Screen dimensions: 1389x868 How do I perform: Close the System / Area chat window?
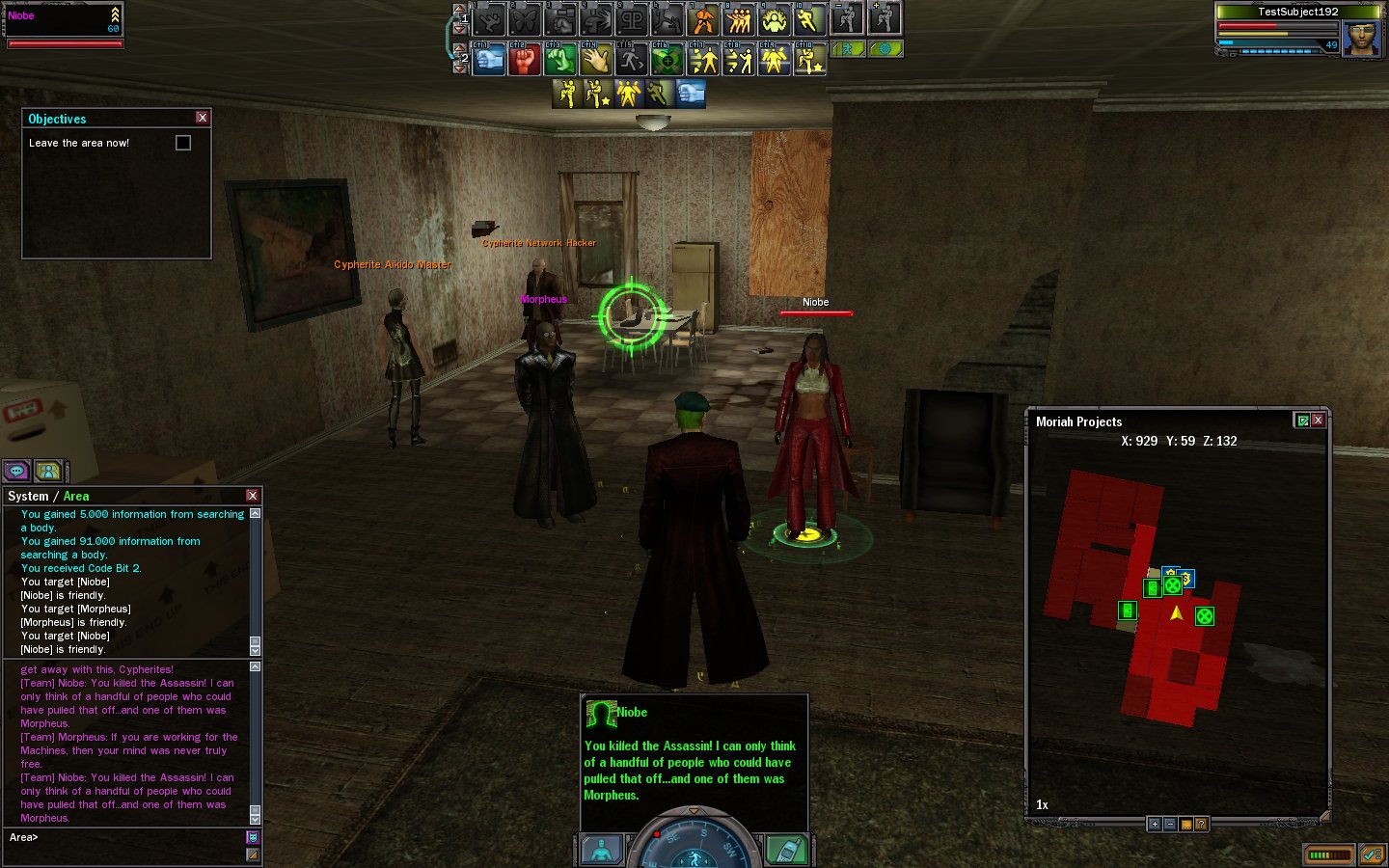(x=253, y=496)
